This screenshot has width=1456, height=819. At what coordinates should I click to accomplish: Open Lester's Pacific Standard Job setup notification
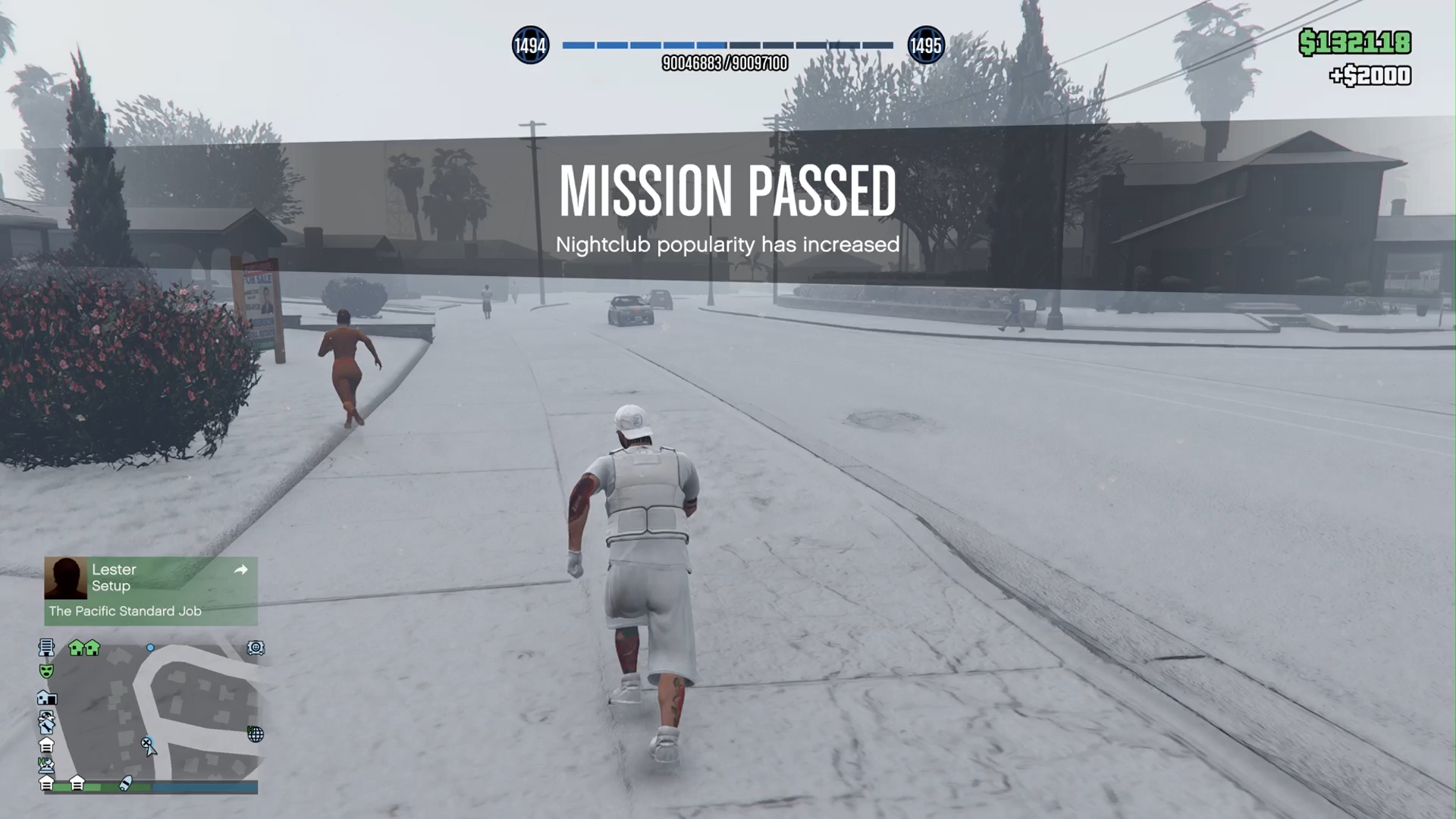pyautogui.click(x=151, y=591)
